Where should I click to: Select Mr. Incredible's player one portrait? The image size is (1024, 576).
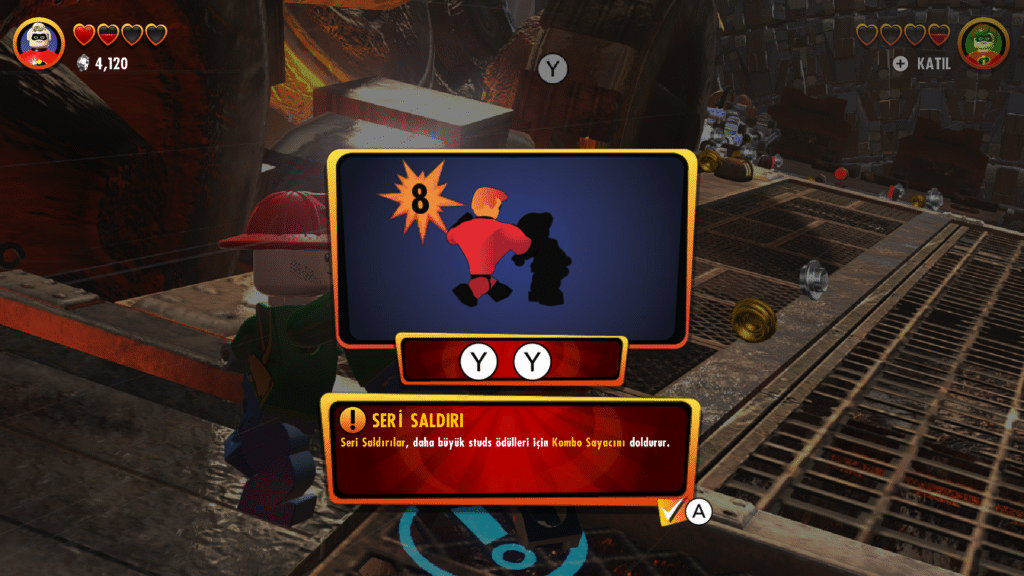(x=39, y=42)
